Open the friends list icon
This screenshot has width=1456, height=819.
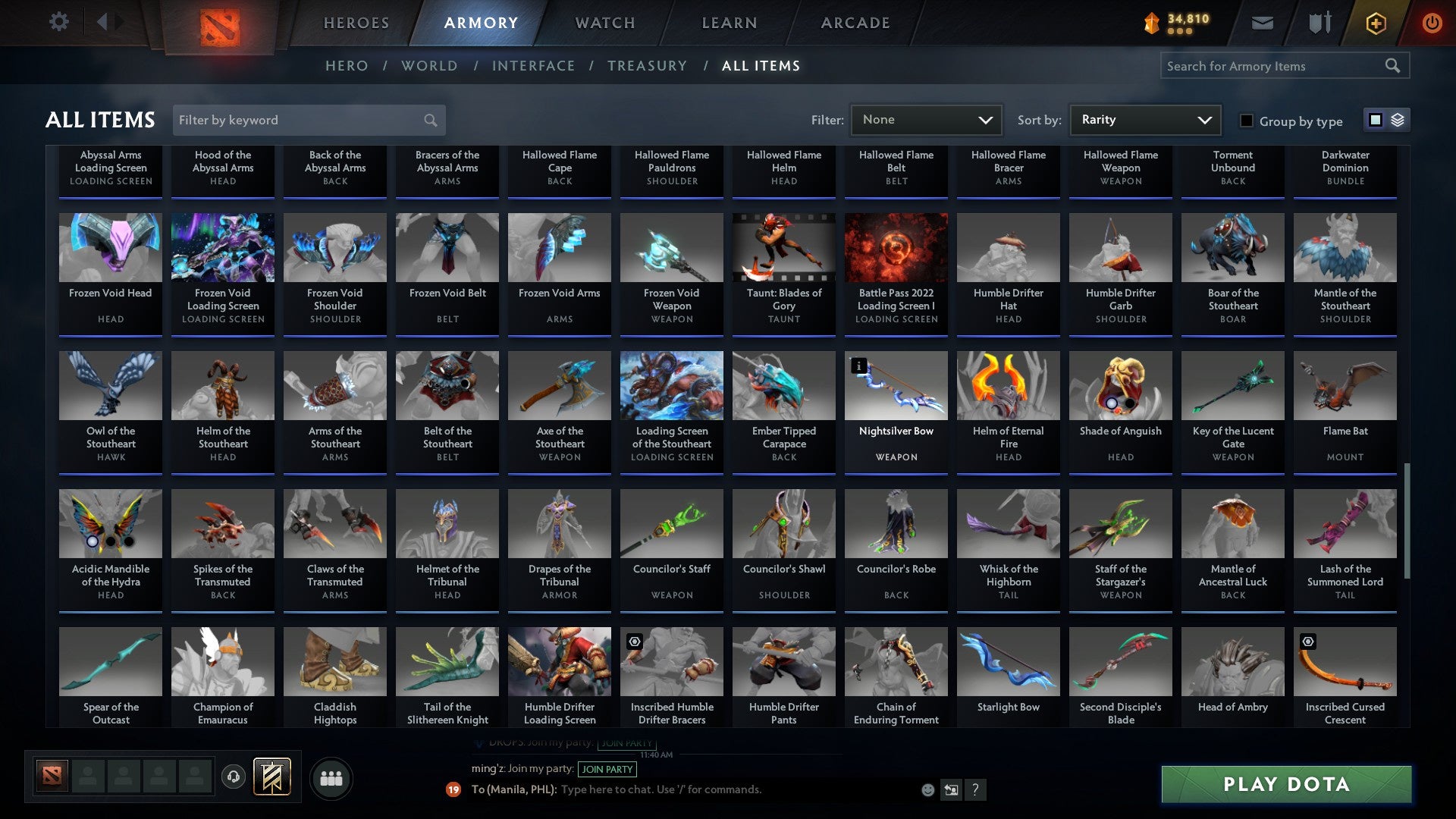(x=331, y=777)
